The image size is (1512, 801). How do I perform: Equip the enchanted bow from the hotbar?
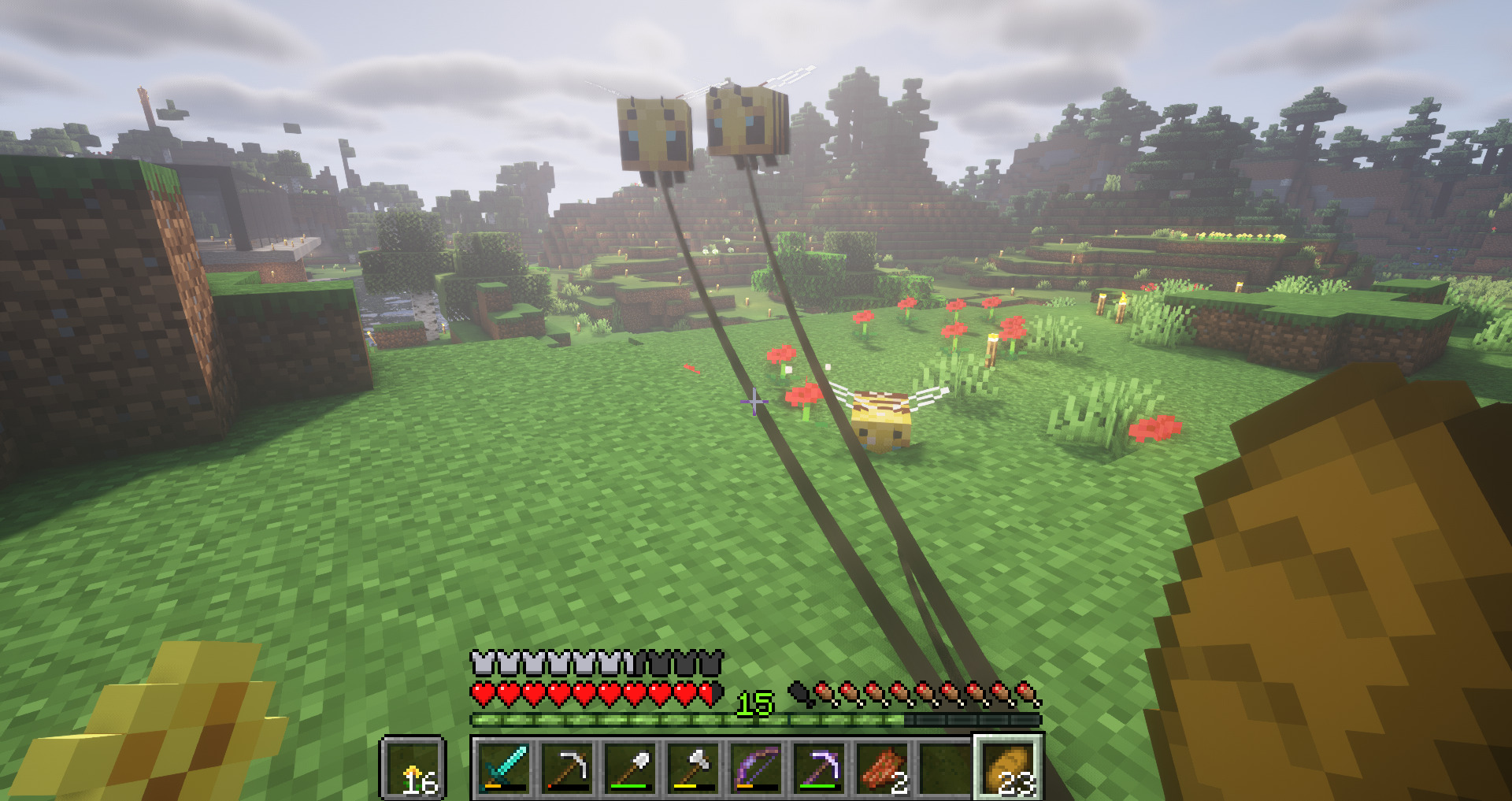(x=757, y=766)
